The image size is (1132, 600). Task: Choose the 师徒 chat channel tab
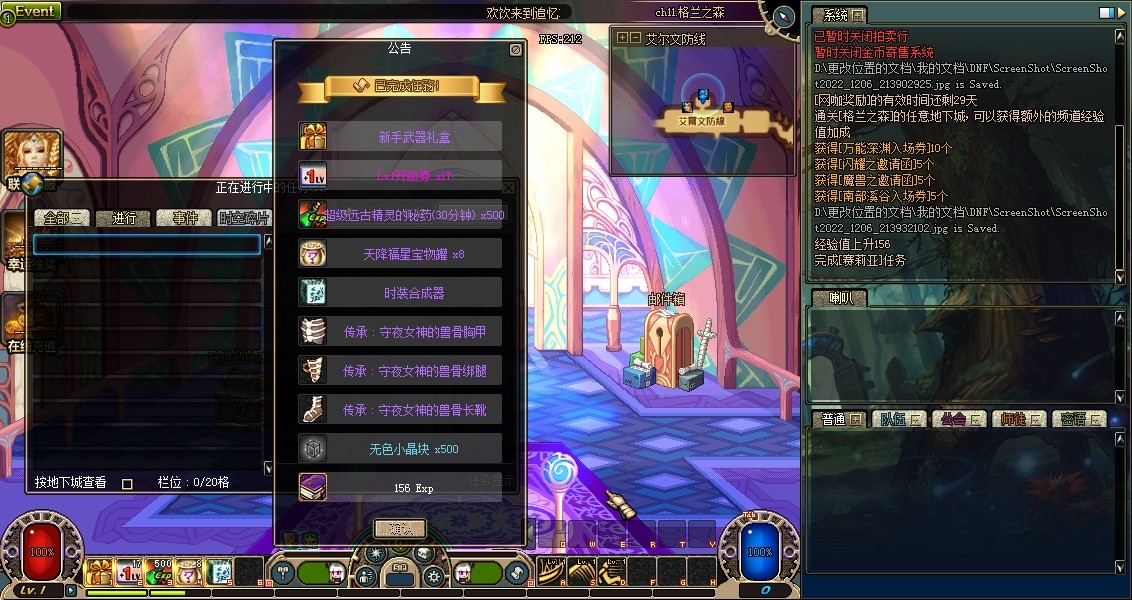[x=1019, y=420]
